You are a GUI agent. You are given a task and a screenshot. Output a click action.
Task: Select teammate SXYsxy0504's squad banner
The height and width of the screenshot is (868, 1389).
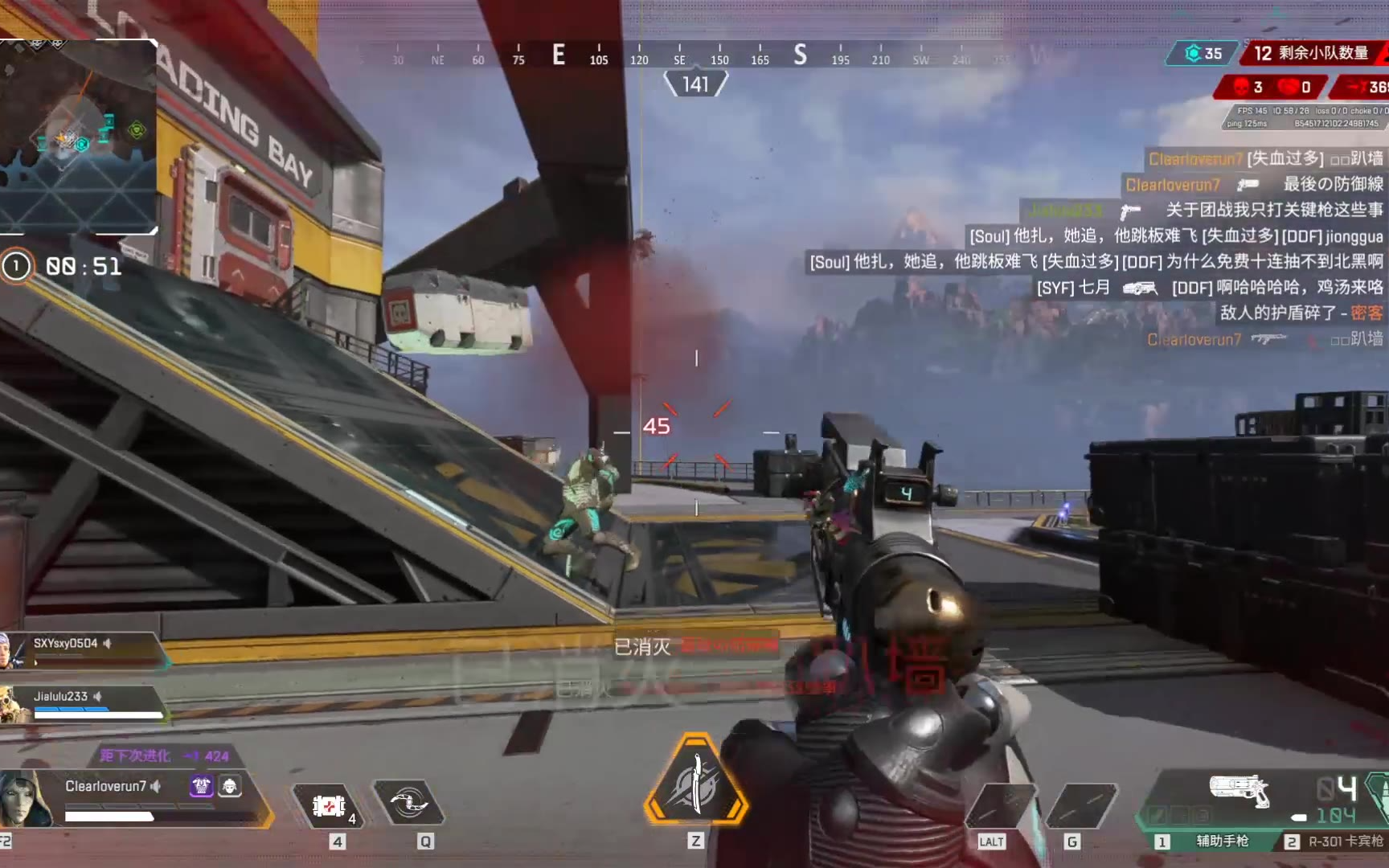pos(84,649)
